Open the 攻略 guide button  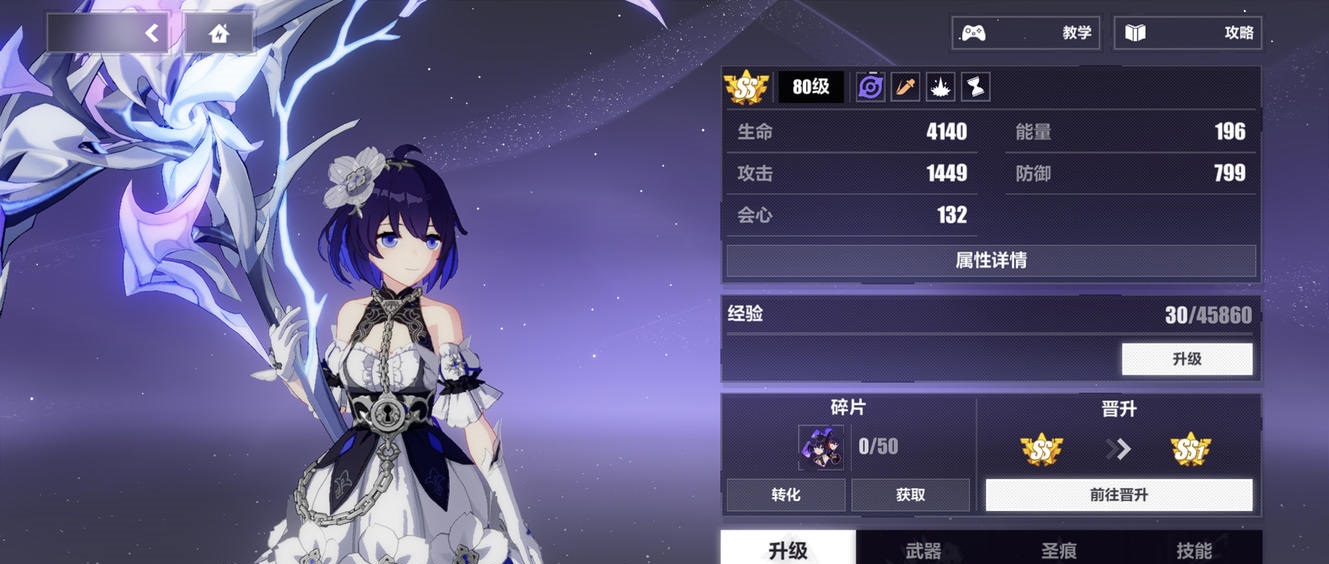click(x=1188, y=33)
